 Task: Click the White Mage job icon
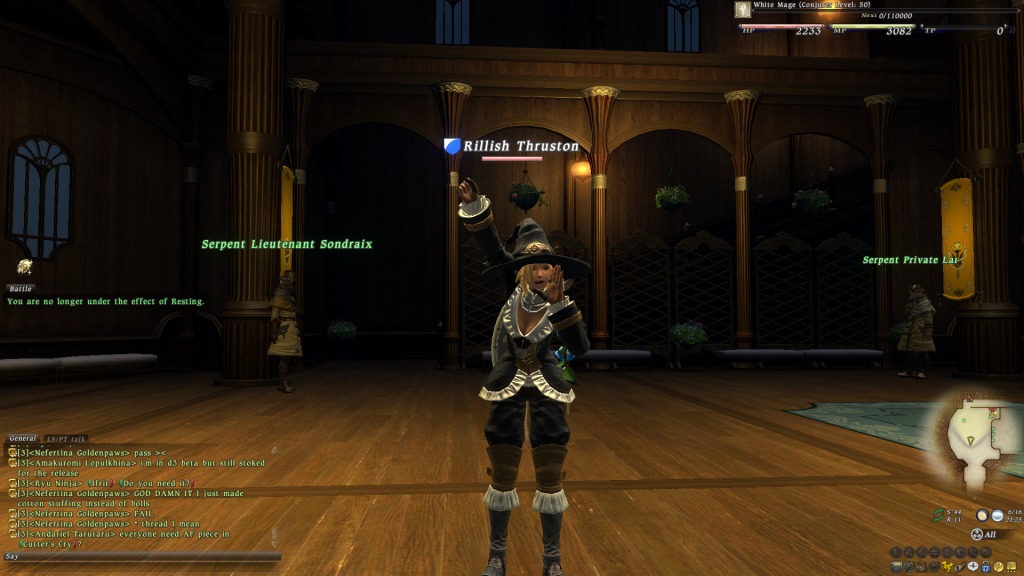coord(743,9)
